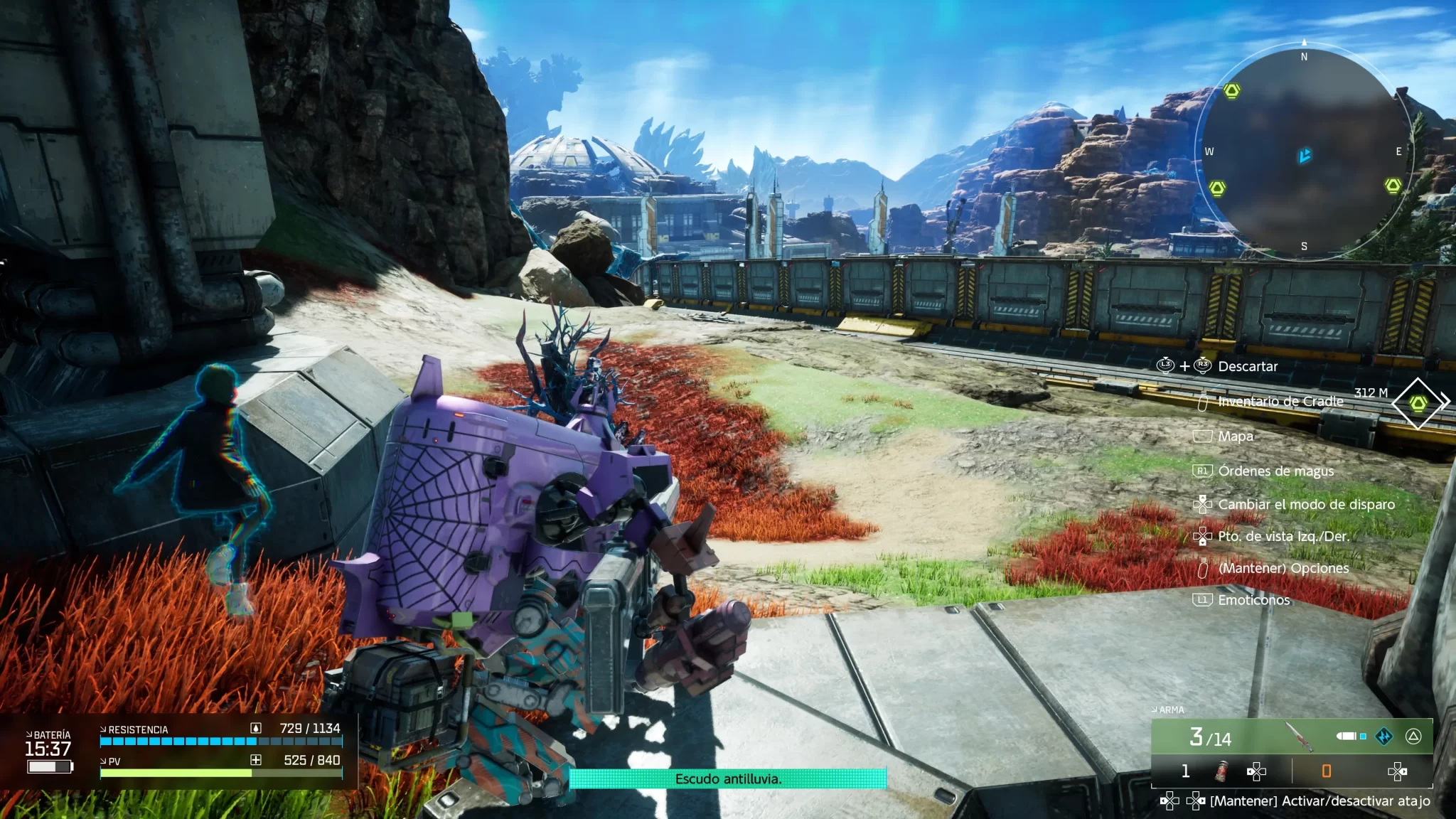This screenshot has width=1456, height=819.
Task: Select the green minimap marker nearest the E
Action: [1393, 186]
